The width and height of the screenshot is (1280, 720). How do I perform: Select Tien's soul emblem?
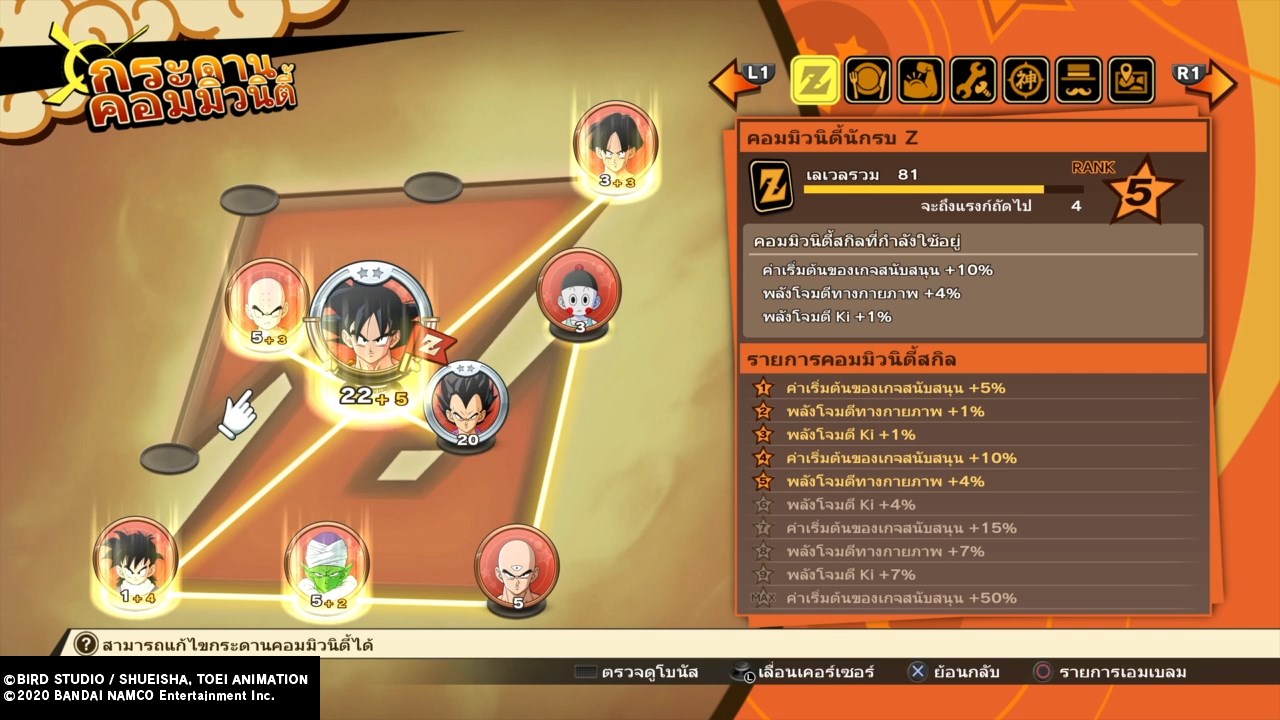click(516, 565)
